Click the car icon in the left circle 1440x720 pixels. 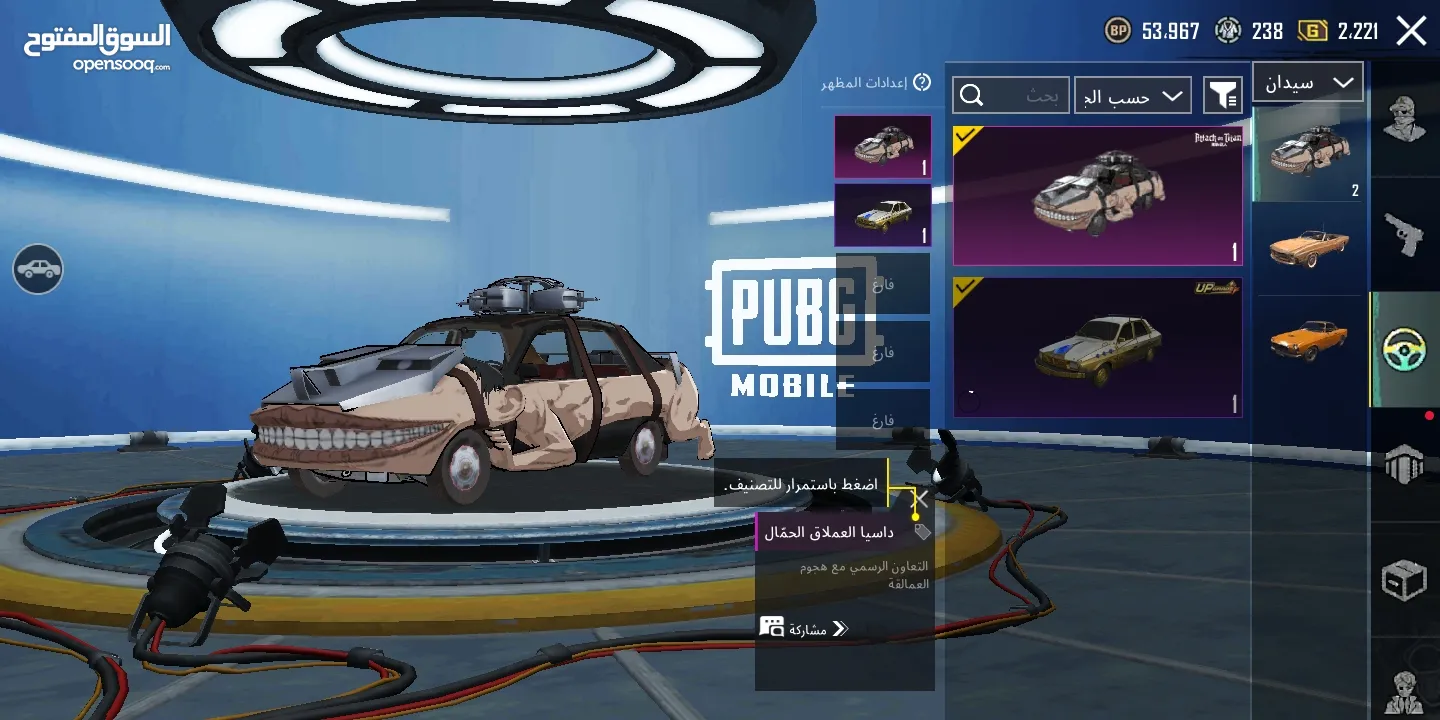(37, 269)
